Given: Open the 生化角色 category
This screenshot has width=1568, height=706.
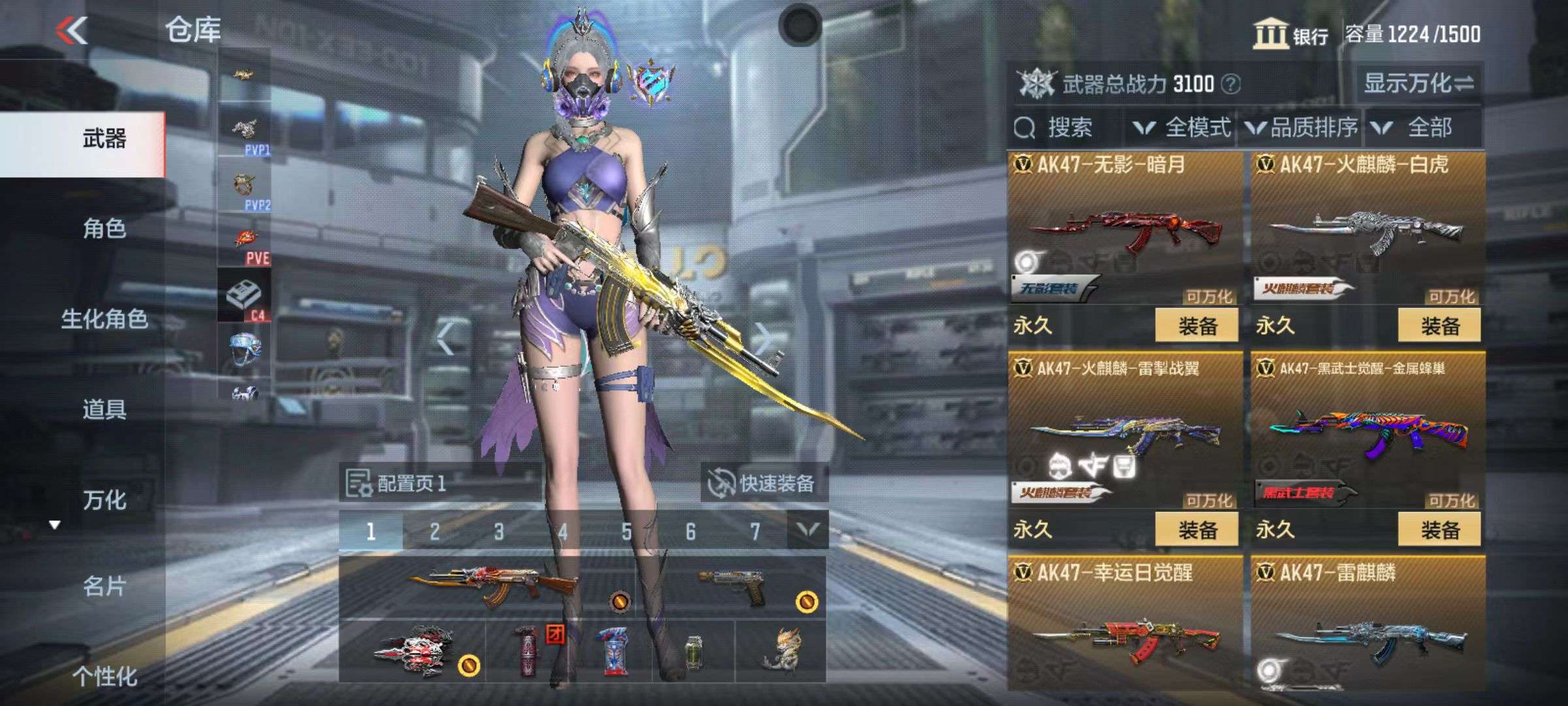Looking at the screenshot, I should [x=104, y=319].
